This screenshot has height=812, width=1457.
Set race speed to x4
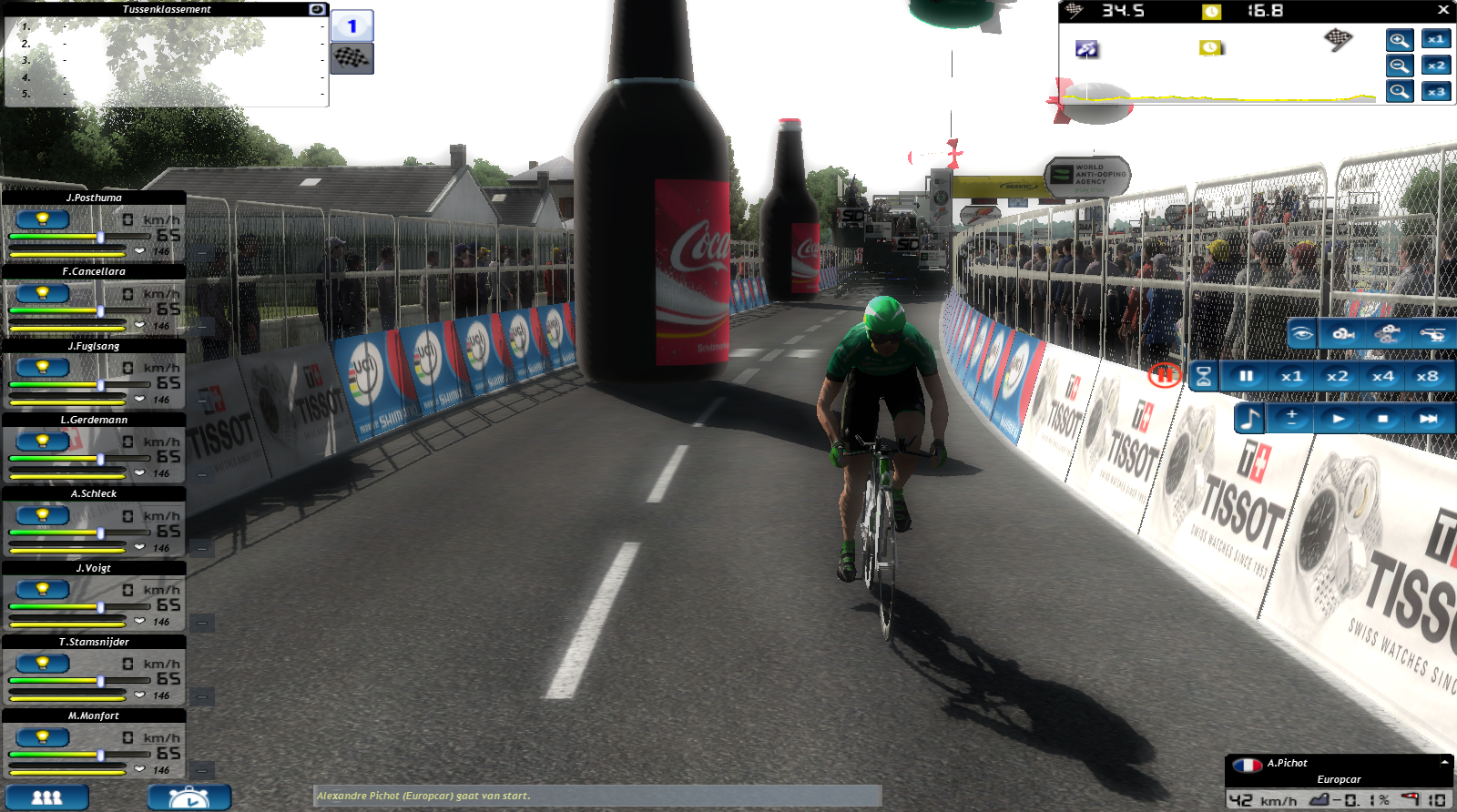tap(1382, 376)
